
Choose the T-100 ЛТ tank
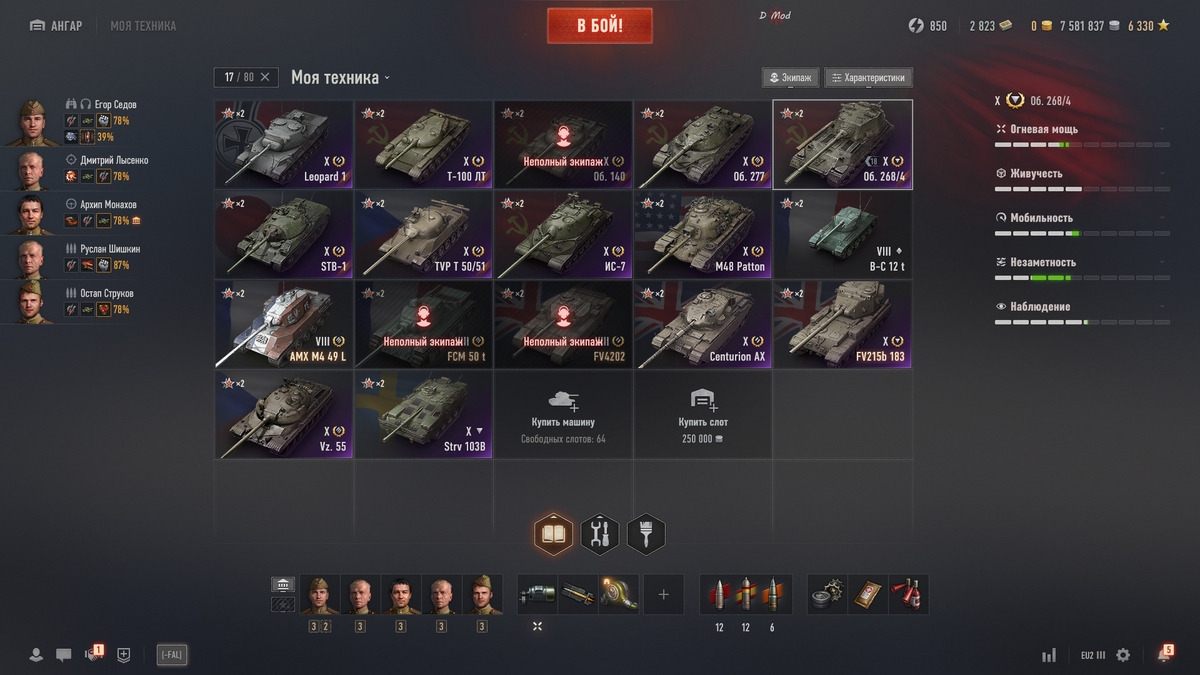click(424, 145)
